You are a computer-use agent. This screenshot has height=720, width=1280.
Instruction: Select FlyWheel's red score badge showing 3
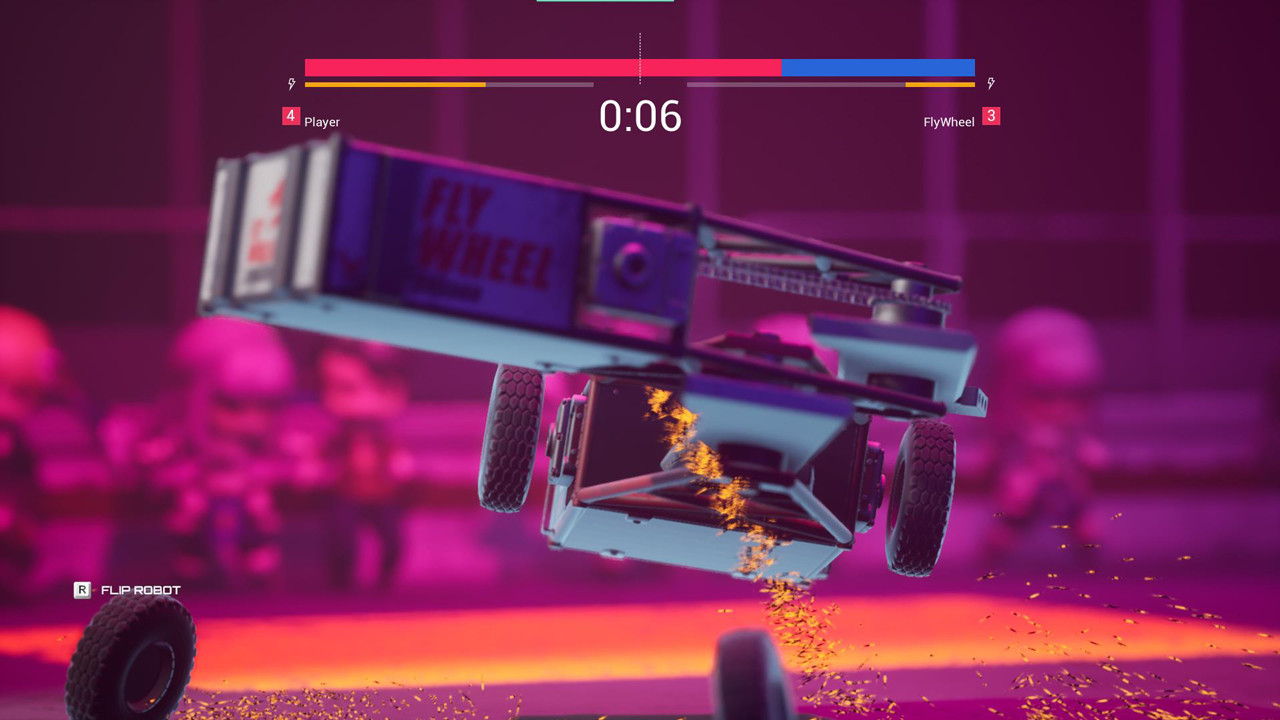coord(991,116)
